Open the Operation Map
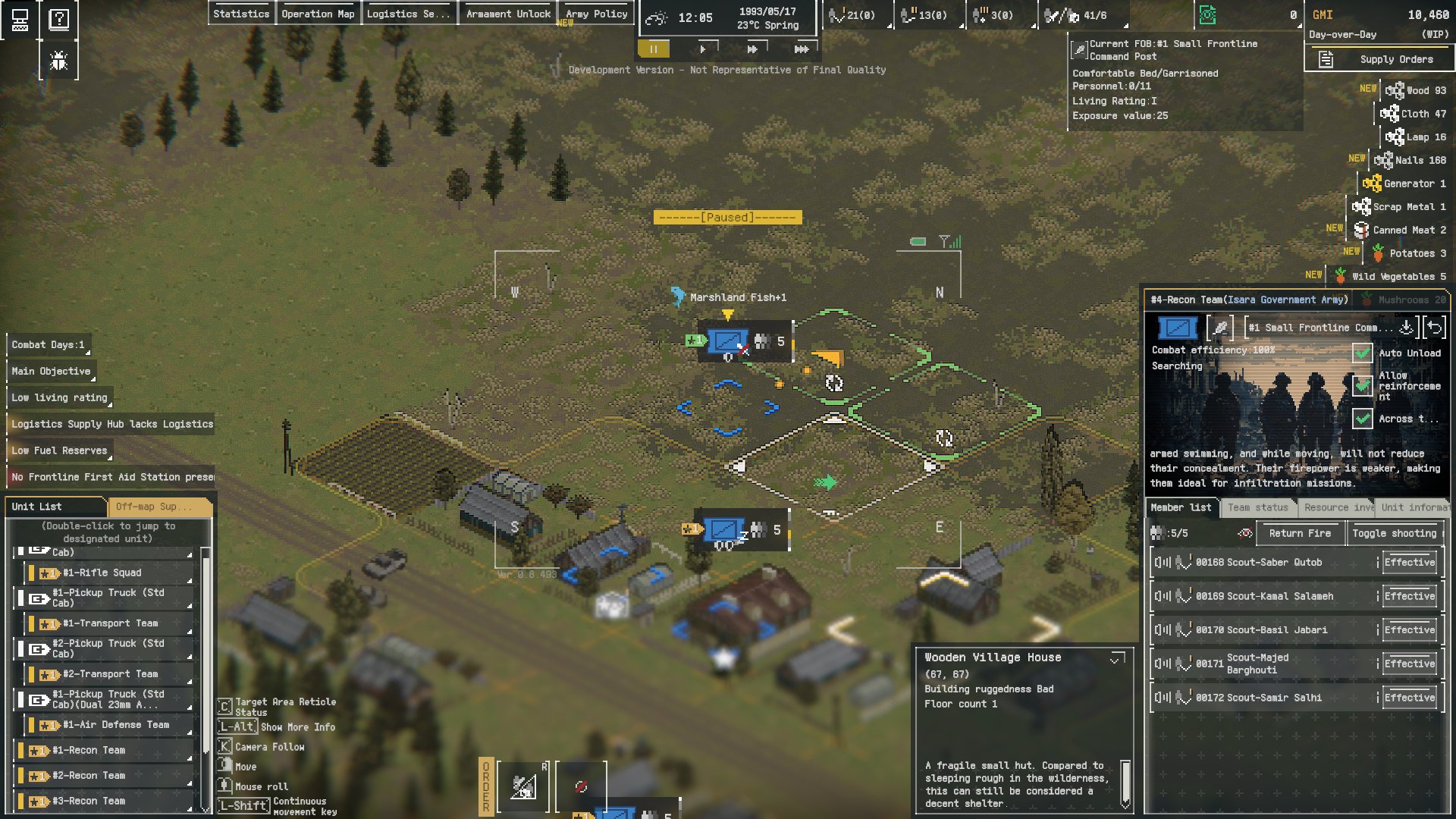 (318, 14)
